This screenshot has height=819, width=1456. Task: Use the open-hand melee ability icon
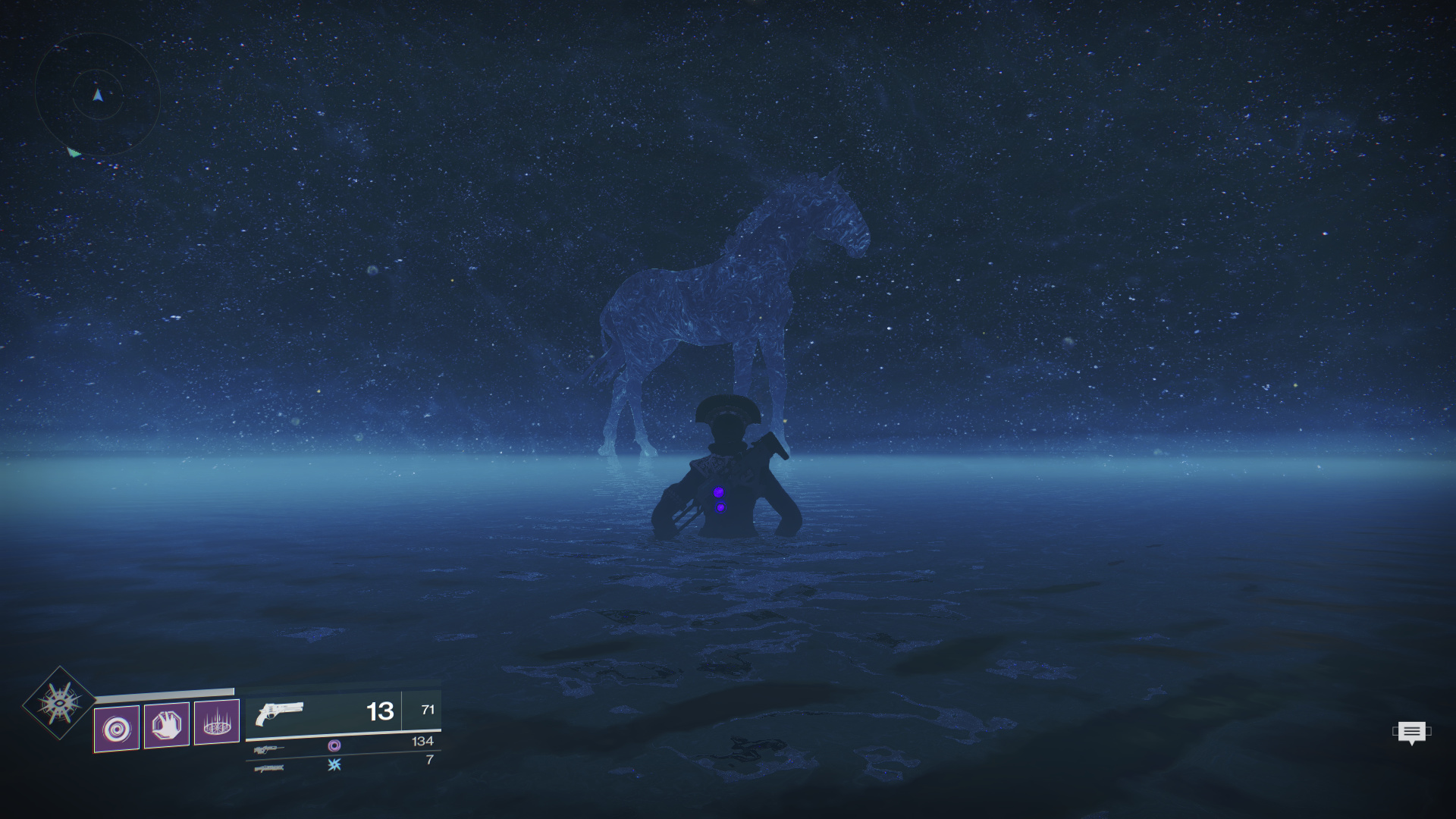click(x=167, y=726)
